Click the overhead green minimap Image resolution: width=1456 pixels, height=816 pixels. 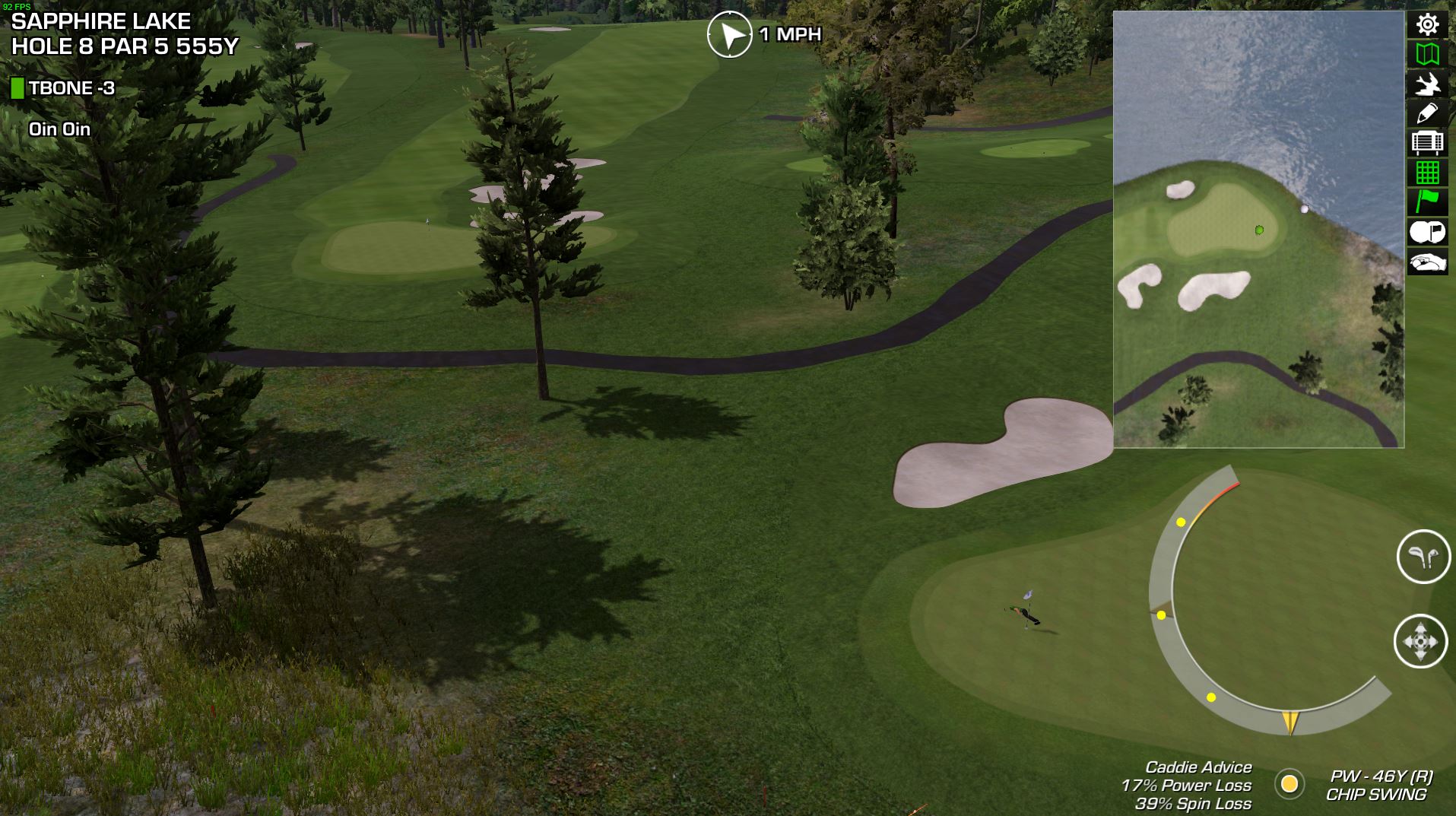1258,229
